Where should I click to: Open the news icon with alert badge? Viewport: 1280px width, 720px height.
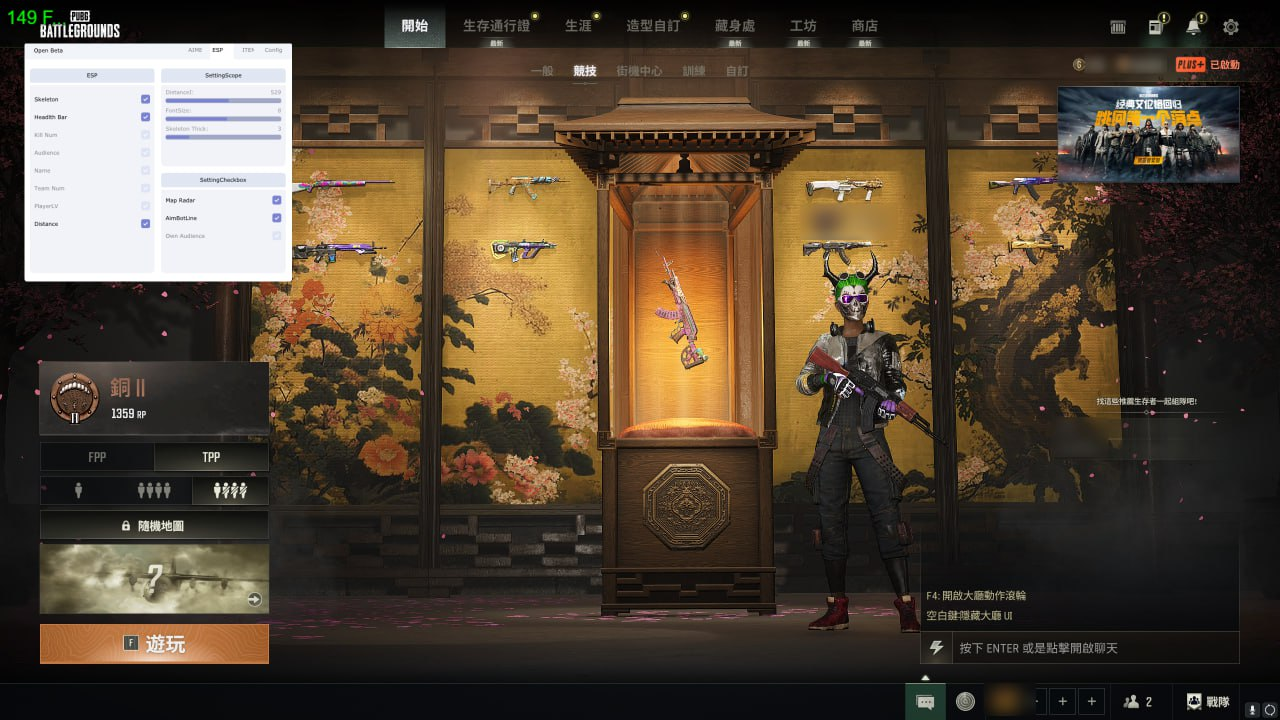coord(1155,27)
